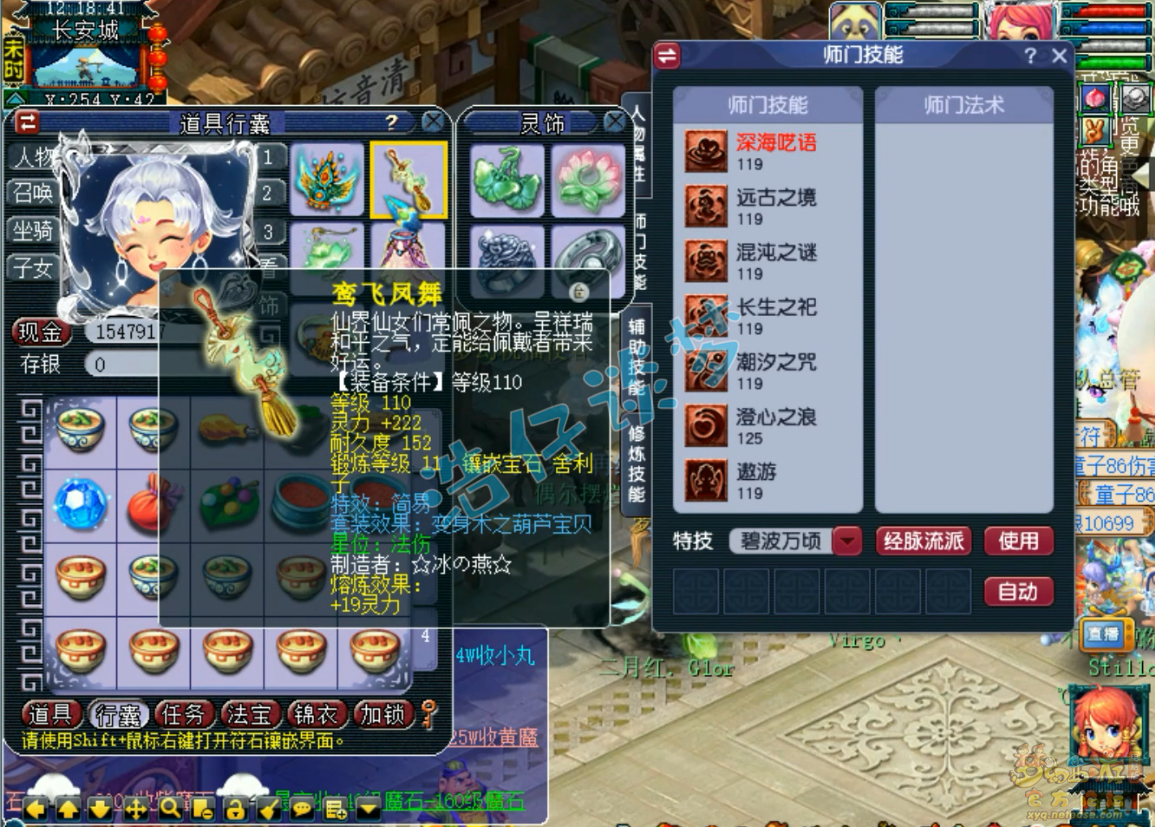Viewport: 1155px width, 827px height.
Task: Click the 使用 button
Action: (1018, 541)
